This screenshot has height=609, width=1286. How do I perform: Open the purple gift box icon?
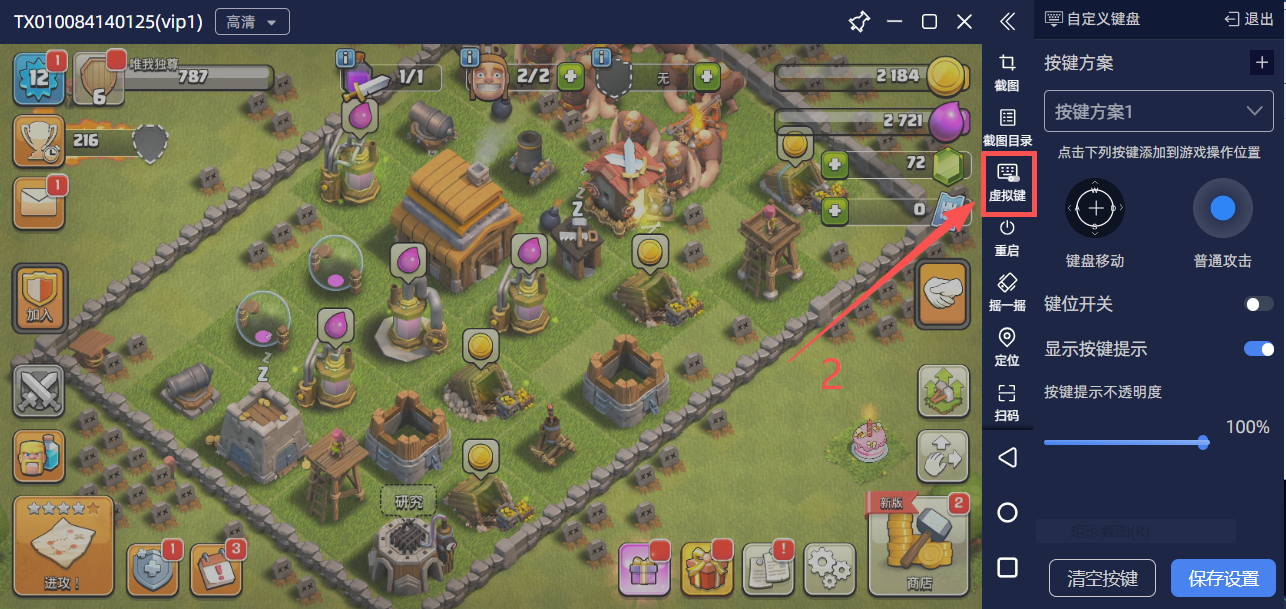tap(643, 570)
